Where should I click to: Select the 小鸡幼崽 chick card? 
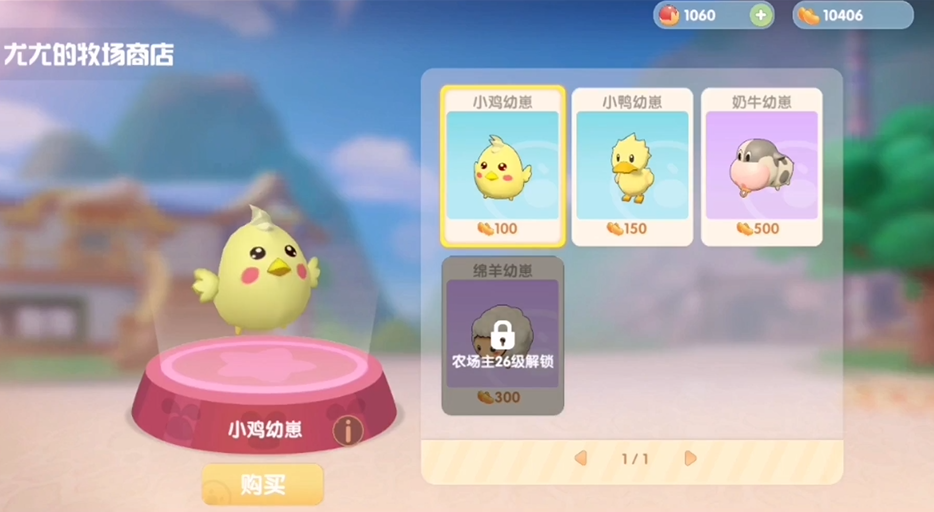(503, 166)
